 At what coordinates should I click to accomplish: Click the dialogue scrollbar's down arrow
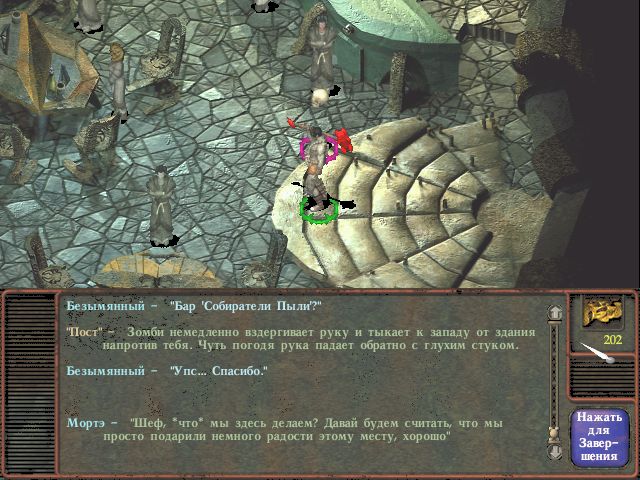pos(552,450)
